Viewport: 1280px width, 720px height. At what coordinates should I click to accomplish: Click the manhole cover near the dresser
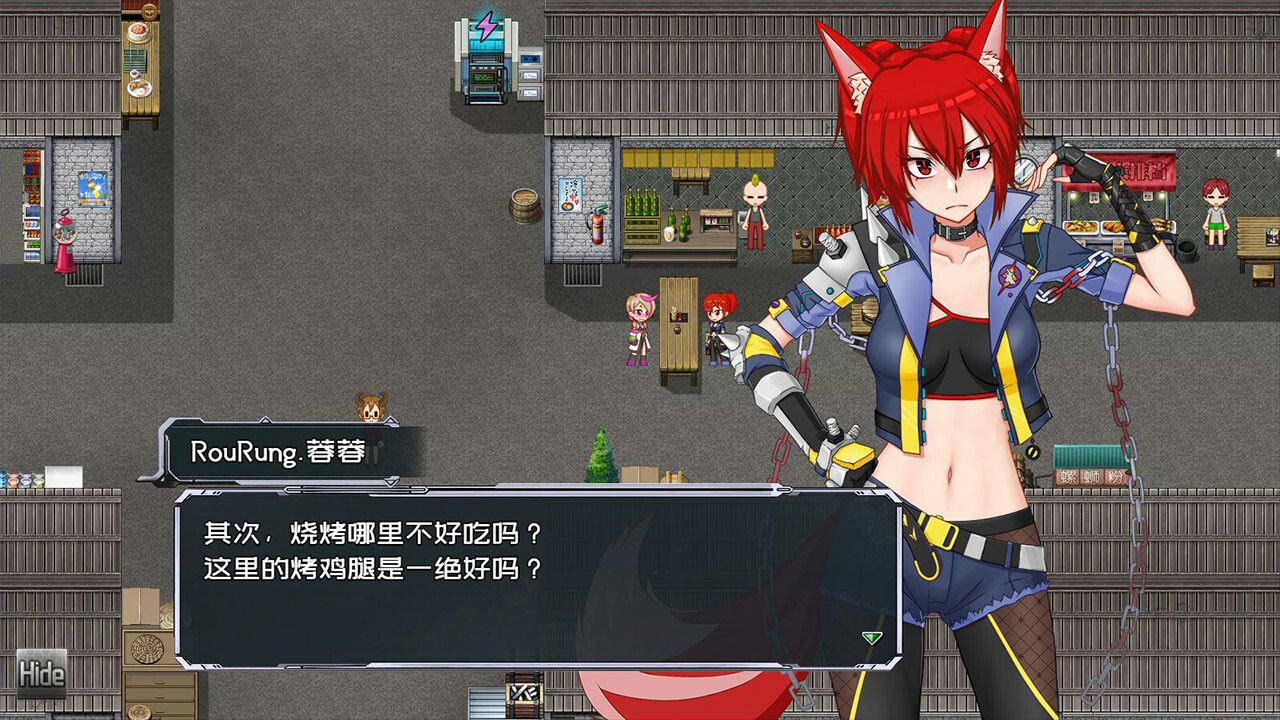pos(147,647)
